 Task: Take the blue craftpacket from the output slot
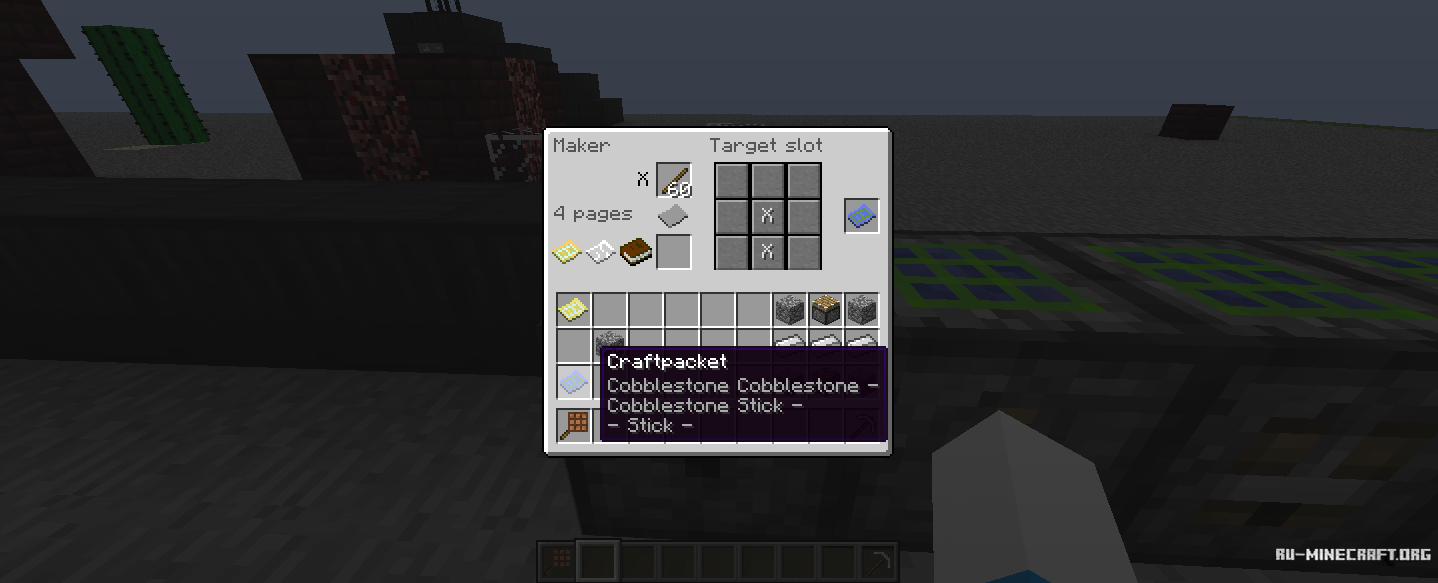click(x=862, y=215)
